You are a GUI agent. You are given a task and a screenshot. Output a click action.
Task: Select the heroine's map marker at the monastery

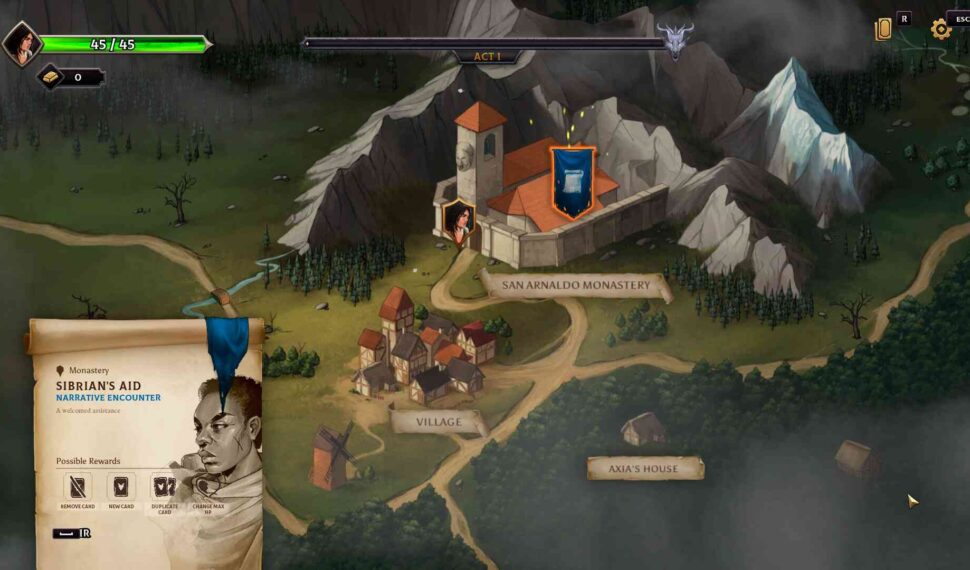(x=458, y=222)
